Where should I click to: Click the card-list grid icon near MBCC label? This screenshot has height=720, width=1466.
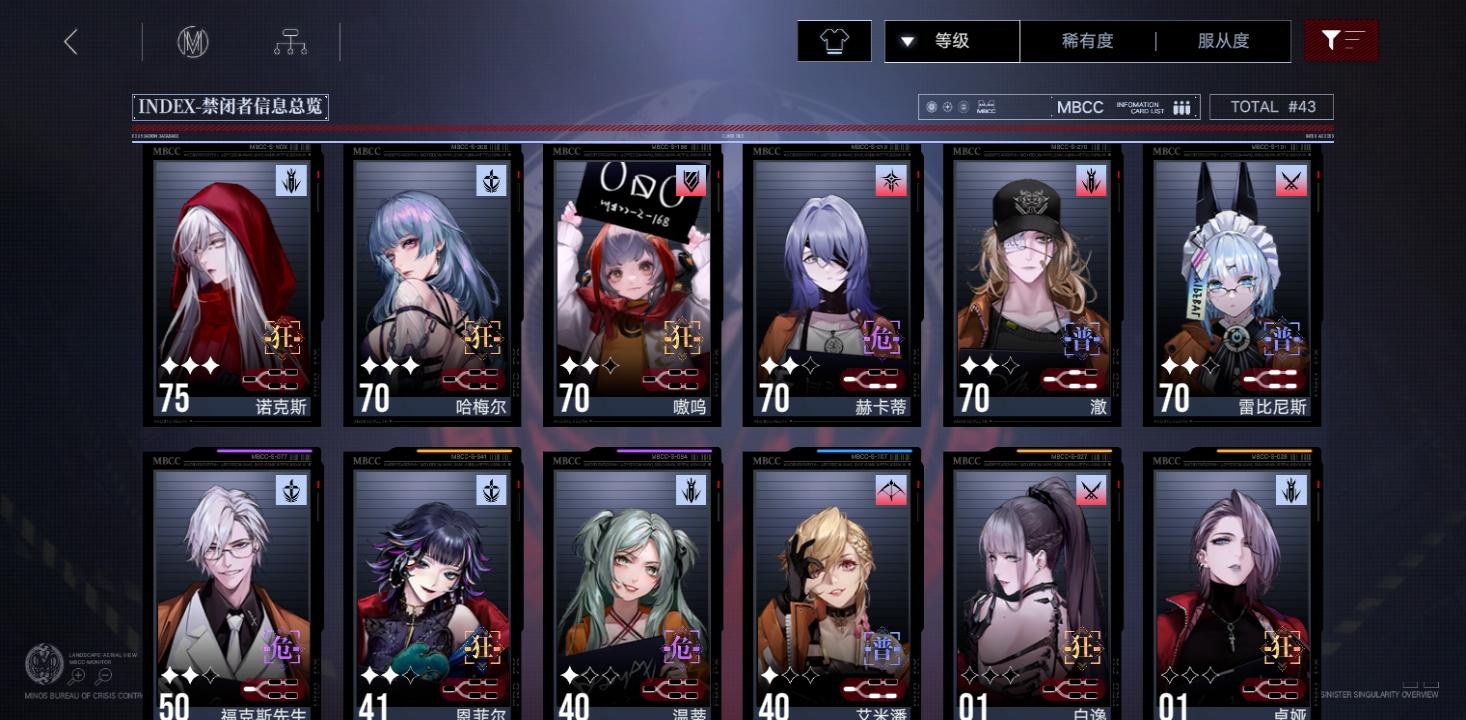(x=1180, y=106)
